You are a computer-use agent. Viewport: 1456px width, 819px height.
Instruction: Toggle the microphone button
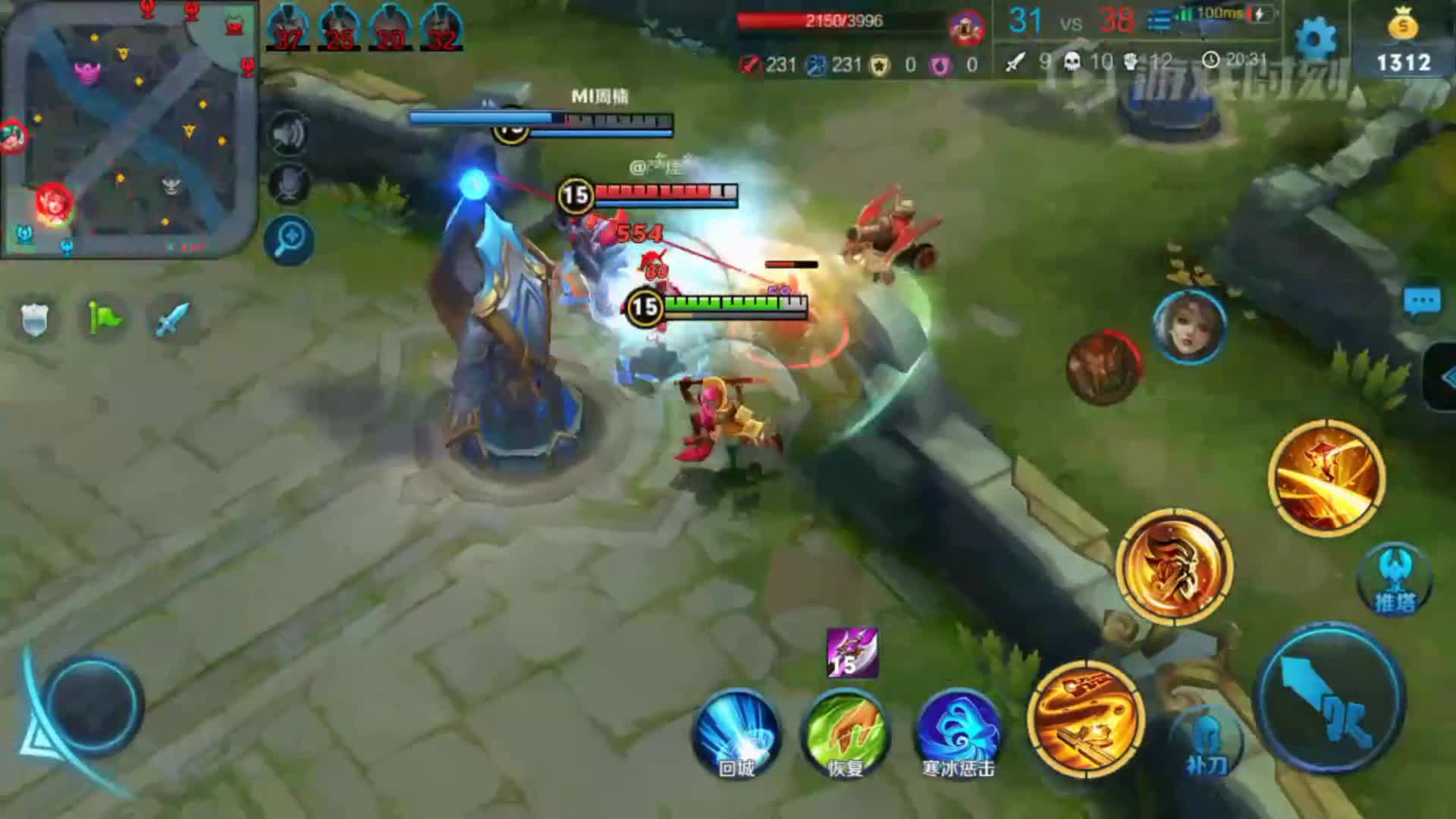pyautogui.click(x=288, y=184)
